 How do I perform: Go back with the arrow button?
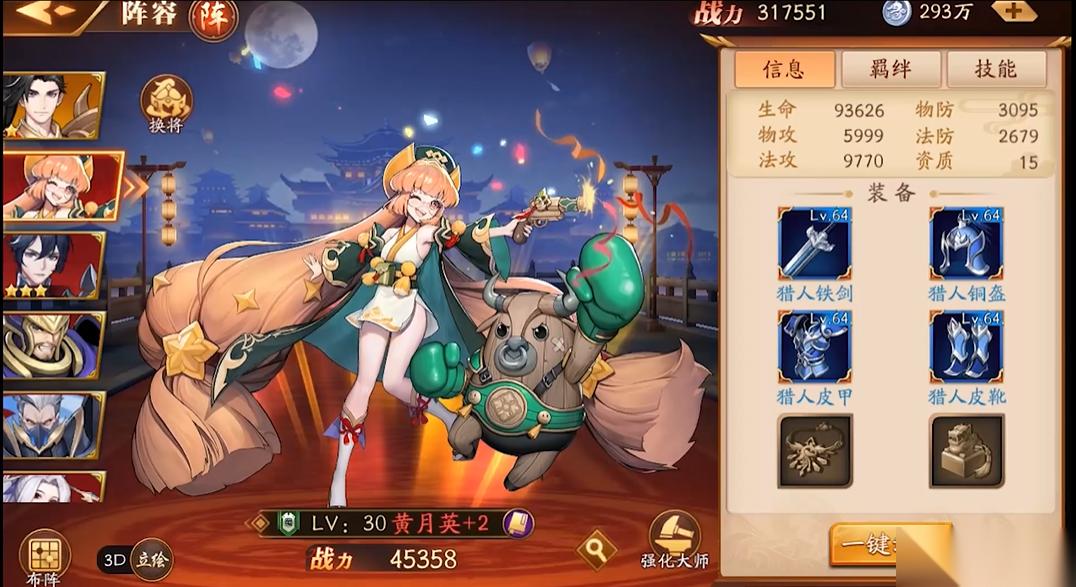(x=45, y=12)
